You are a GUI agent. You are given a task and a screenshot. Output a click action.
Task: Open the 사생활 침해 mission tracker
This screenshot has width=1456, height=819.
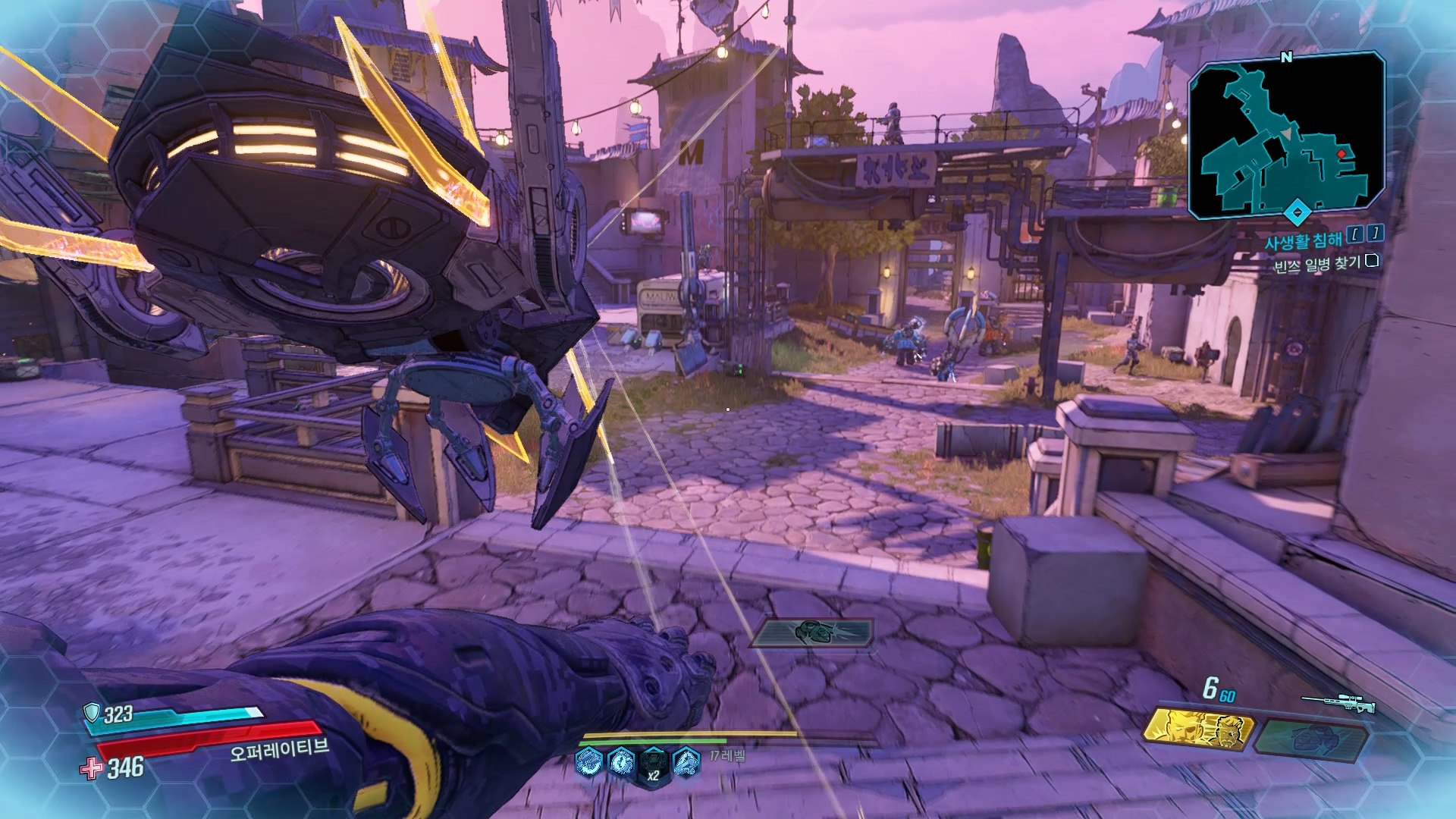(x=1303, y=241)
